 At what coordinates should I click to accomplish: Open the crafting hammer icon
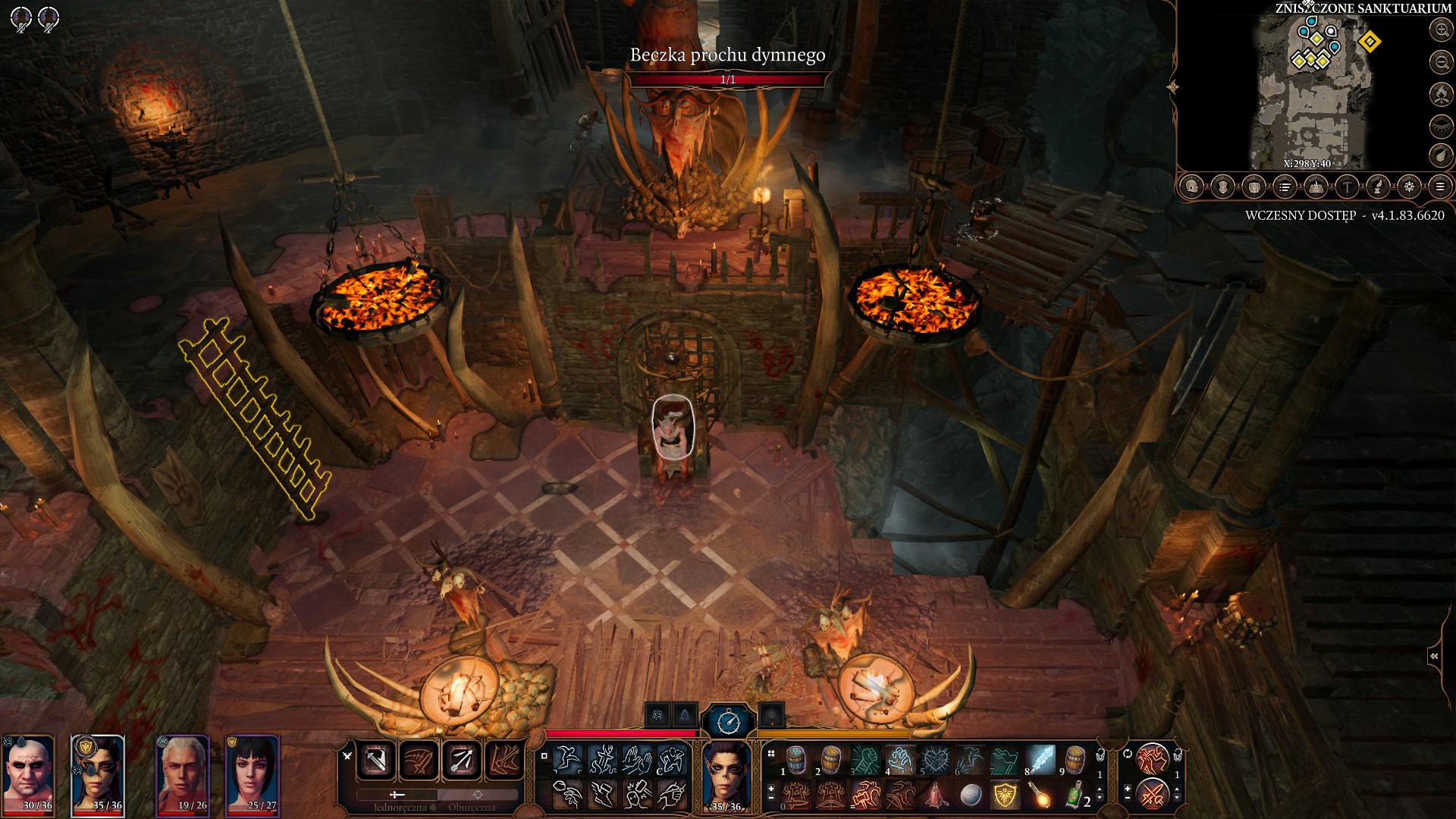[x=1347, y=187]
